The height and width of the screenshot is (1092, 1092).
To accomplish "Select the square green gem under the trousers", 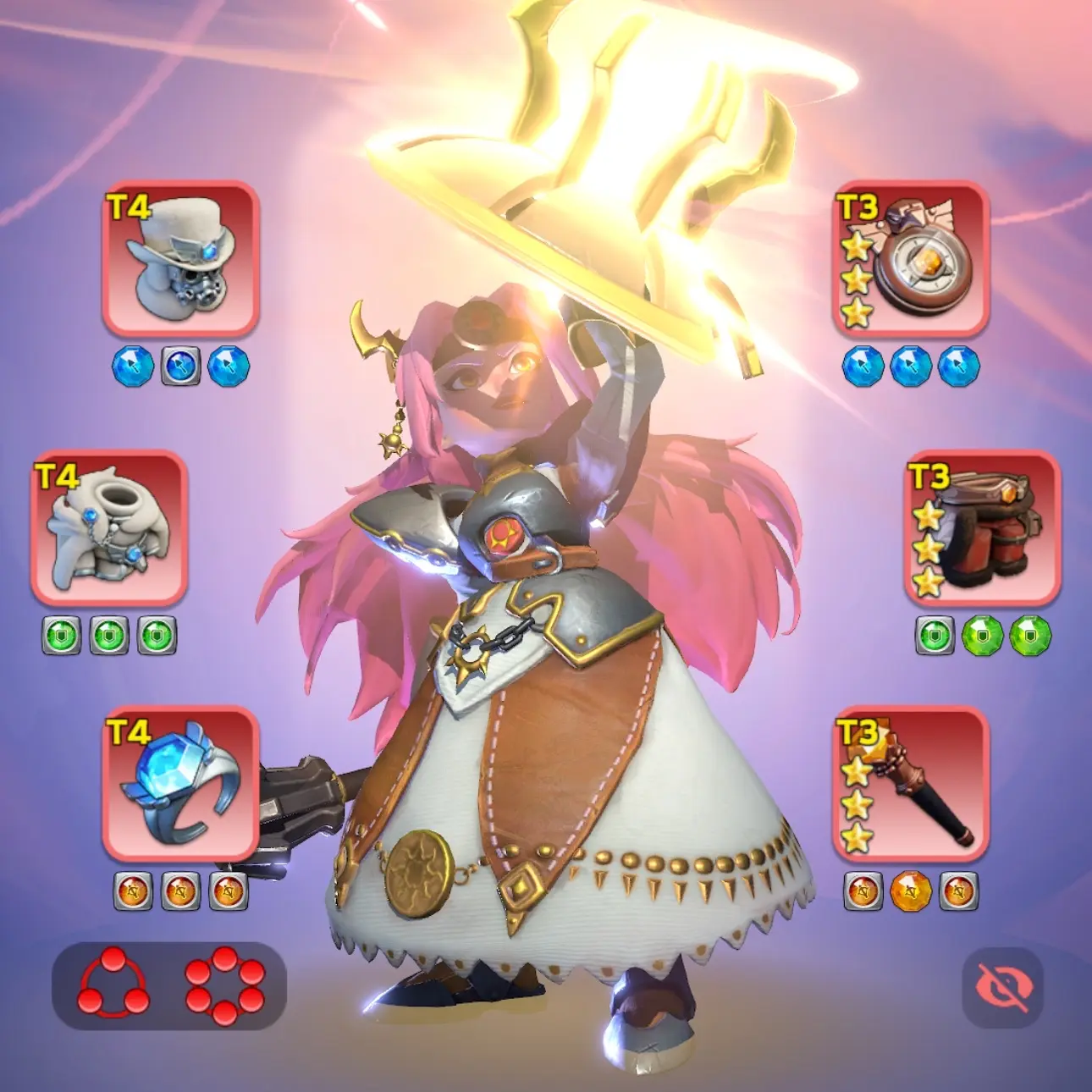I will [x=935, y=636].
